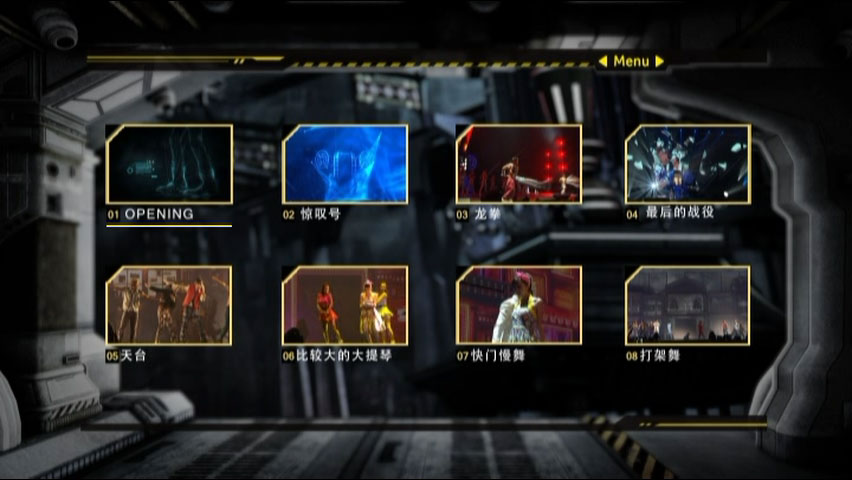
Task: Click the 最后的战役 chapter title text
Action: 680,213
